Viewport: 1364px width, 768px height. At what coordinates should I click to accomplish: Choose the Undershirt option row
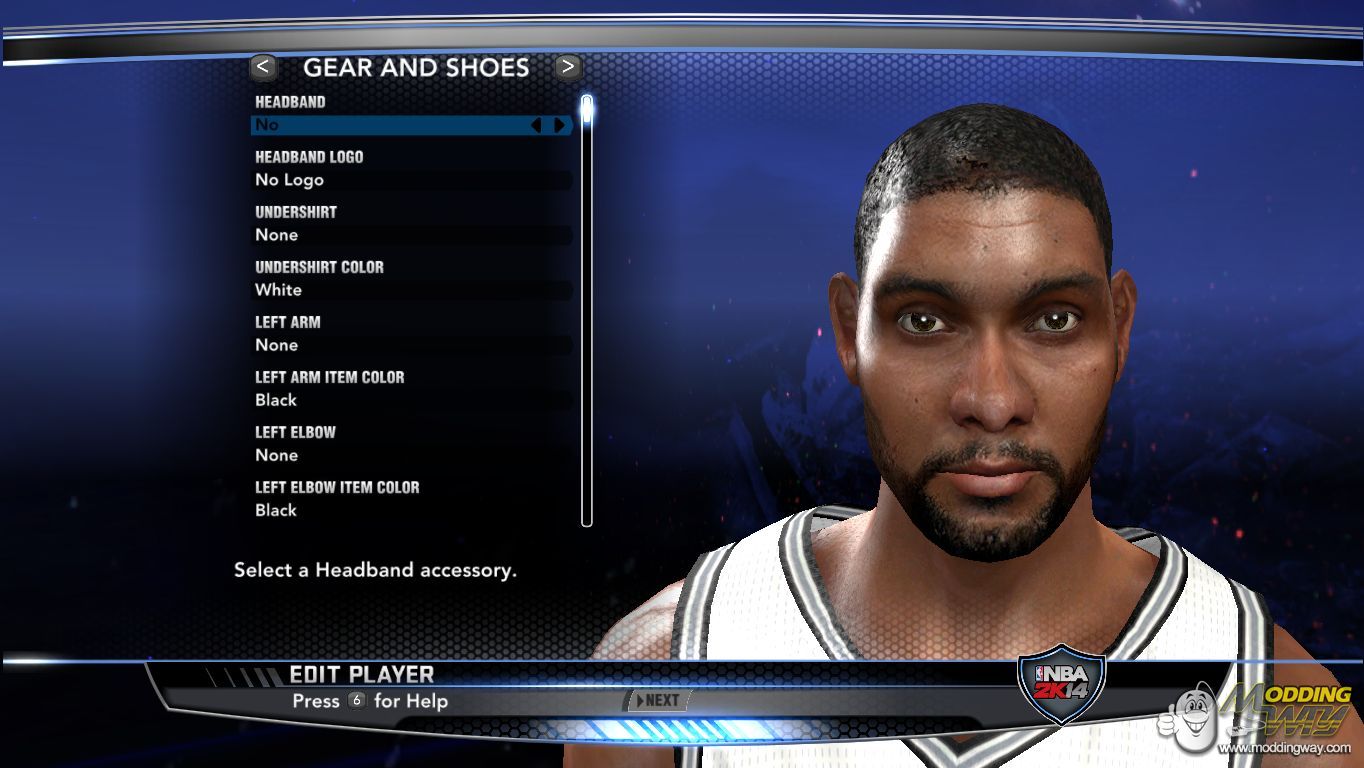(x=410, y=235)
